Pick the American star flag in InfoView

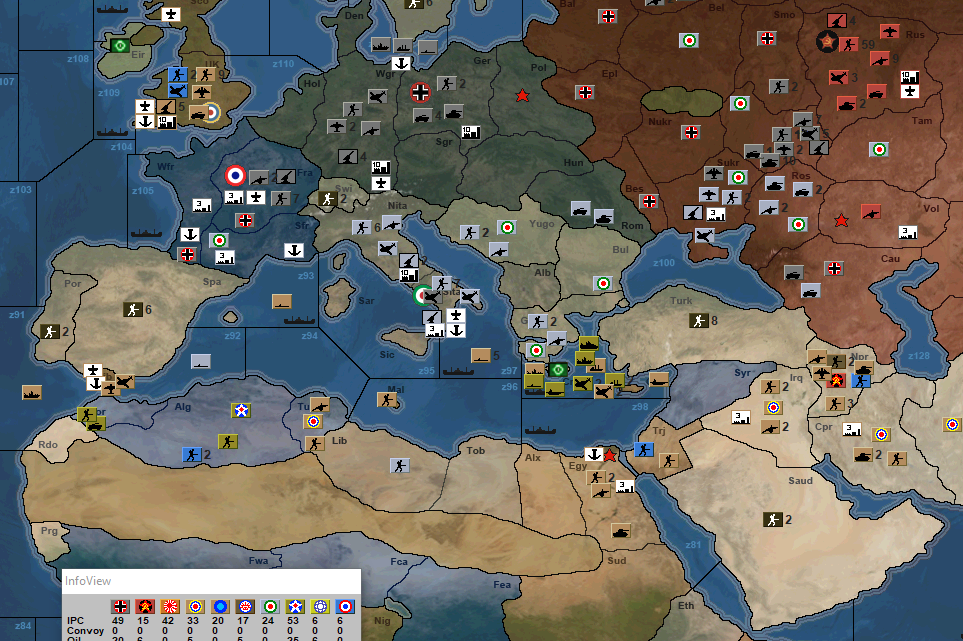click(295, 606)
